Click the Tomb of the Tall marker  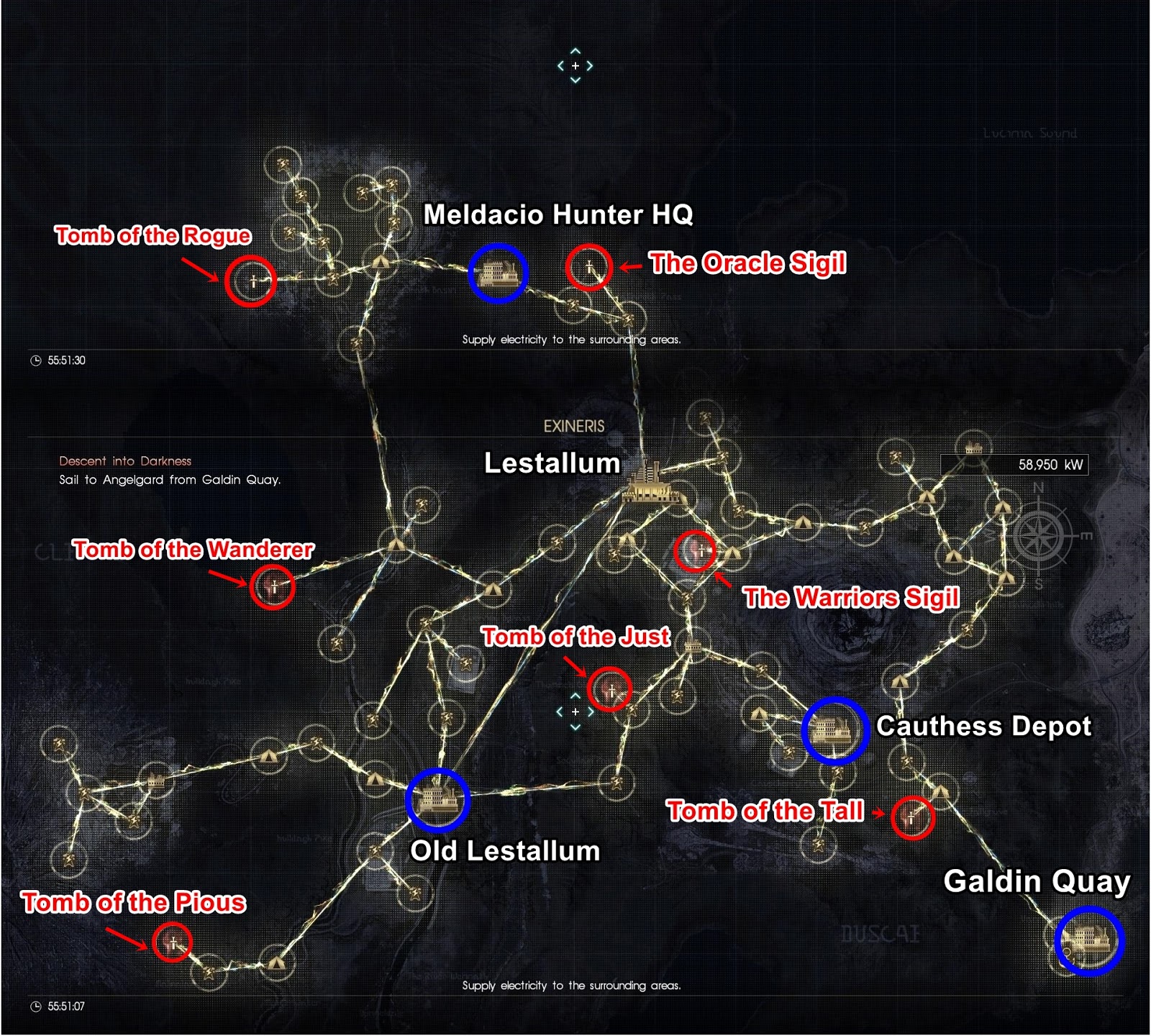(x=910, y=818)
